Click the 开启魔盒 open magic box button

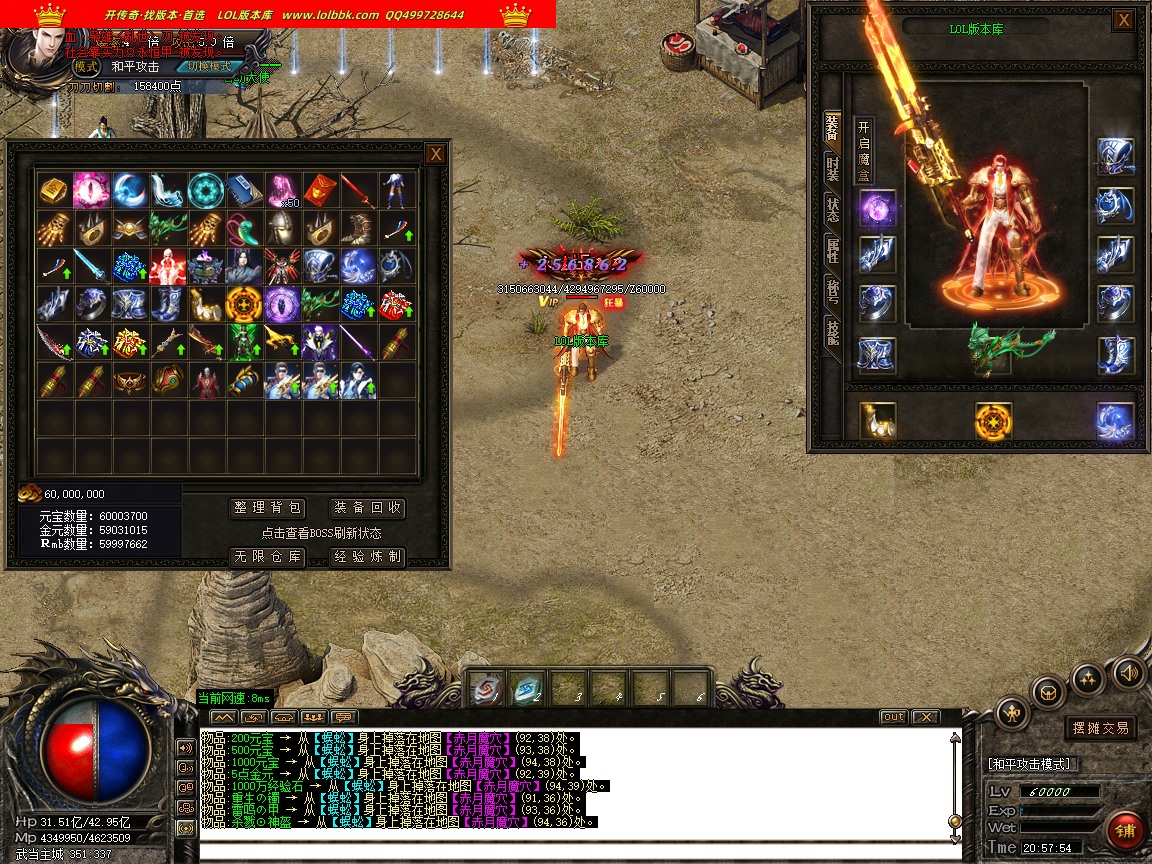pos(864,152)
